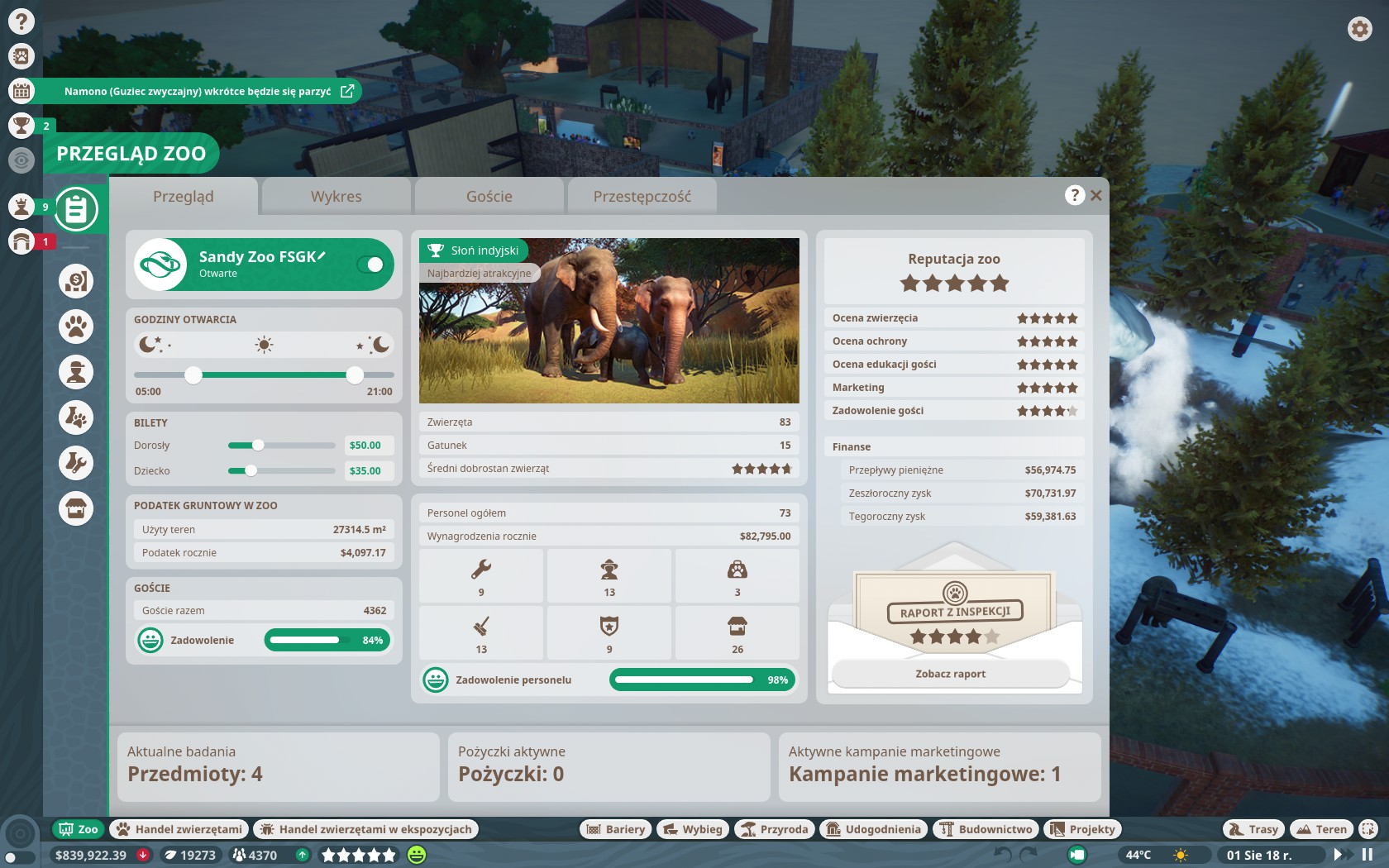Select the Przestępczość tab
This screenshot has height=868, width=1389.
[642, 197]
